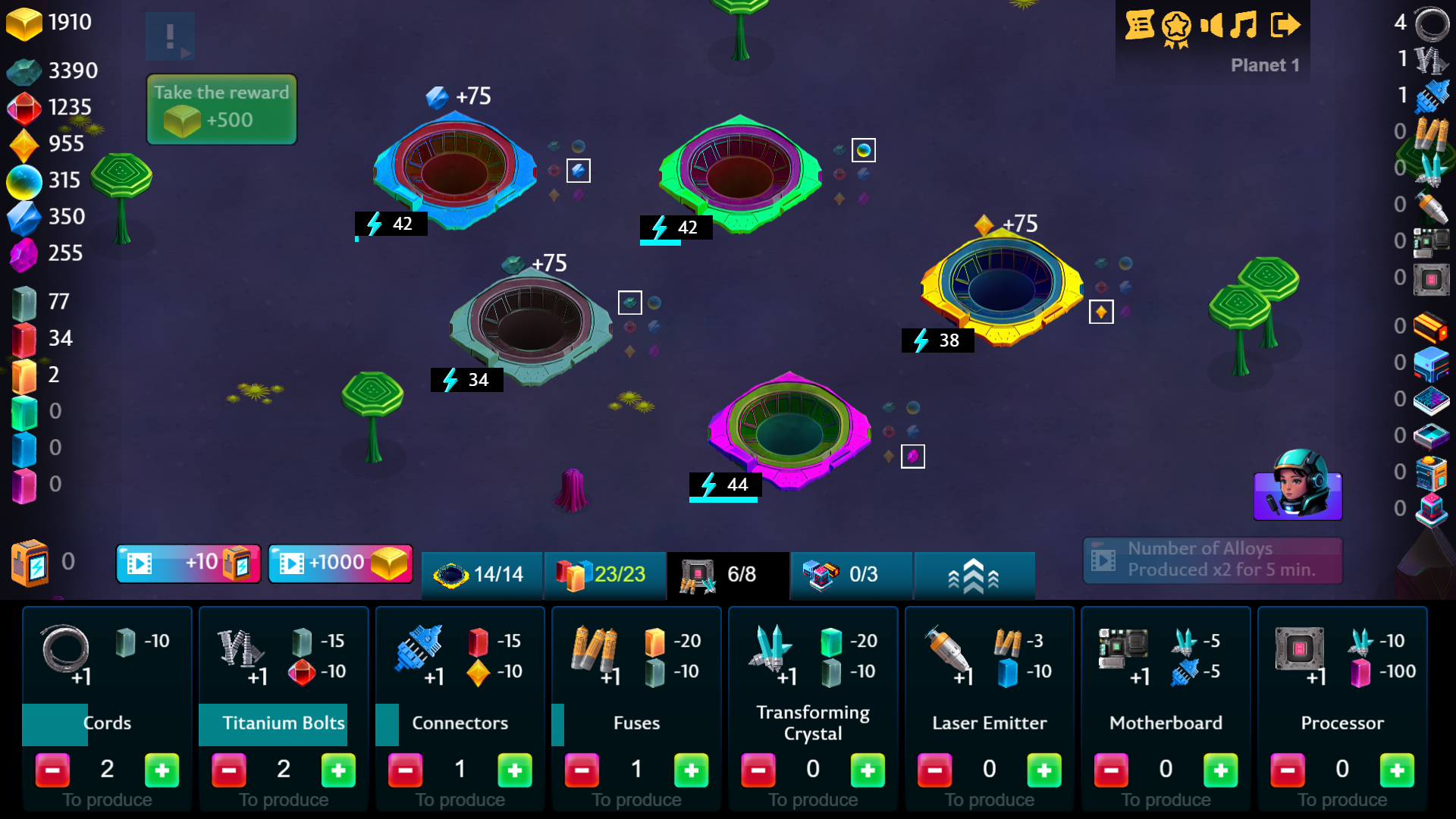Switch to the Devices tab showing 0/3
1456x819 pixels.
(x=849, y=575)
